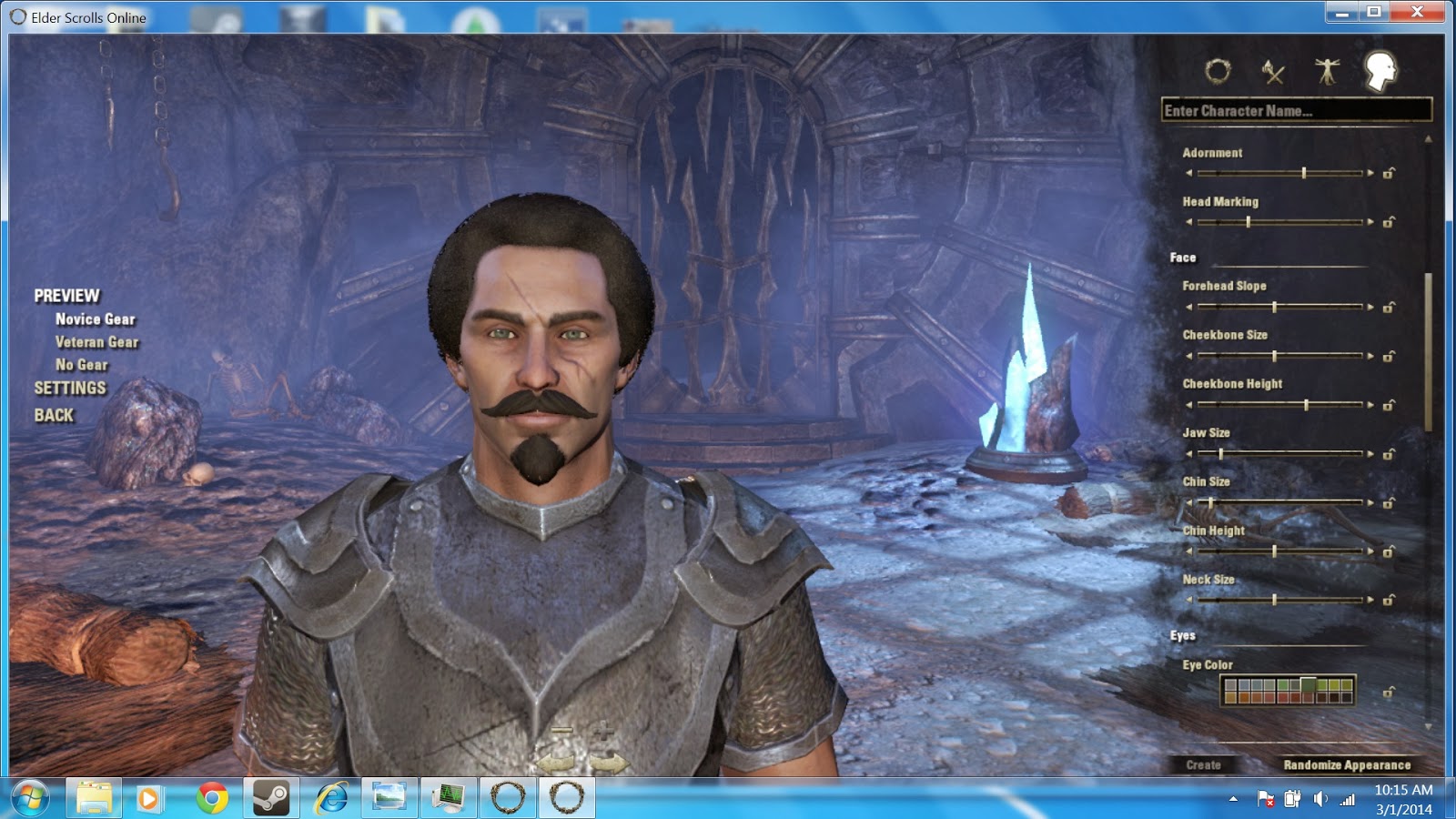1456x819 pixels.
Task: Click the right arrow on Jaw Size slider
Action: (x=1372, y=452)
